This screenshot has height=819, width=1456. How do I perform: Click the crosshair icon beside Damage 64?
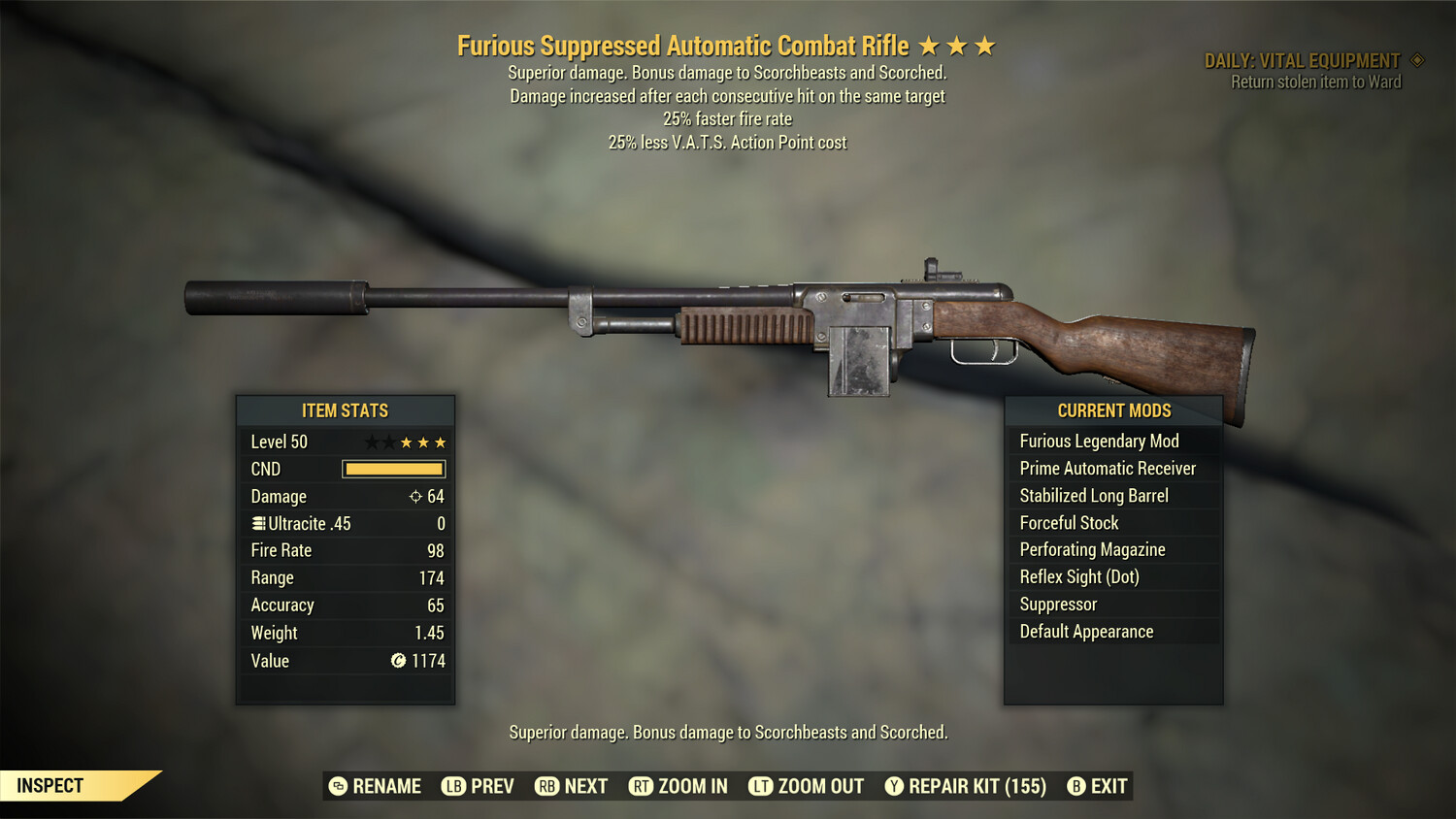point(415,496)
